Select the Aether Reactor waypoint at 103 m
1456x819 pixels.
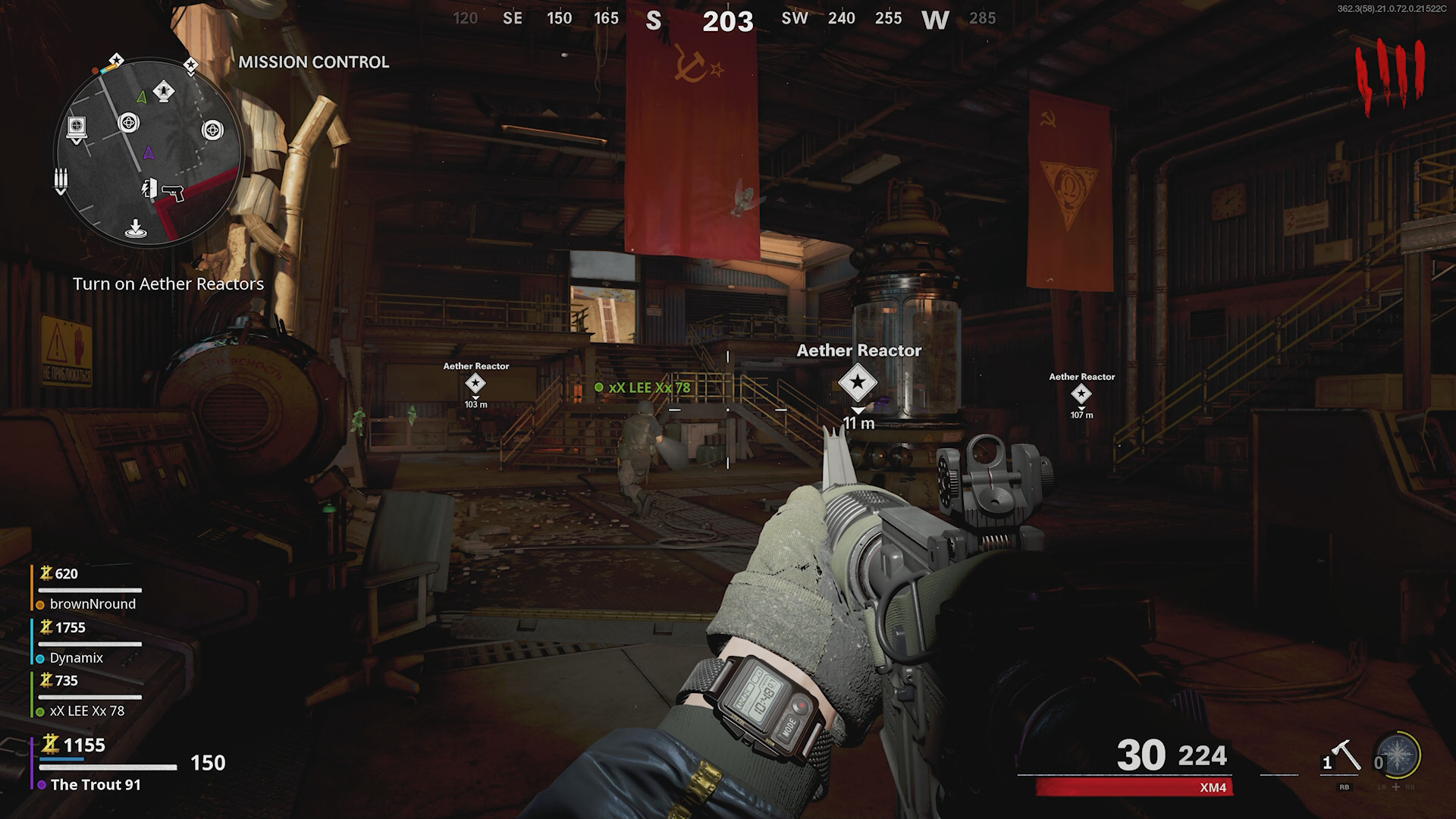click(x=475, y=384)
